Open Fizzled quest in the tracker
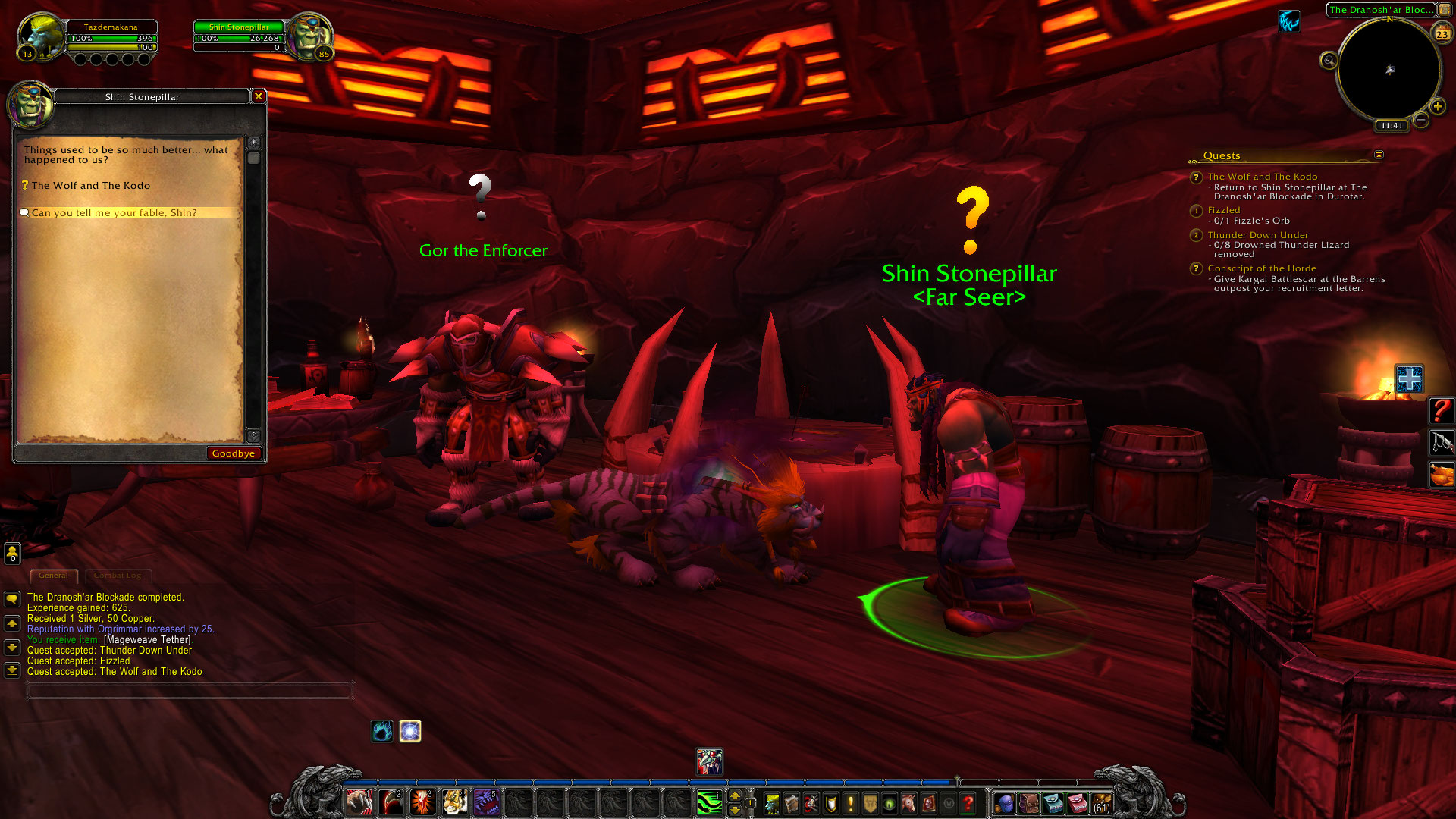Image resolution: width=1456 pixels, height=819 pixels. click(1224, 210)
